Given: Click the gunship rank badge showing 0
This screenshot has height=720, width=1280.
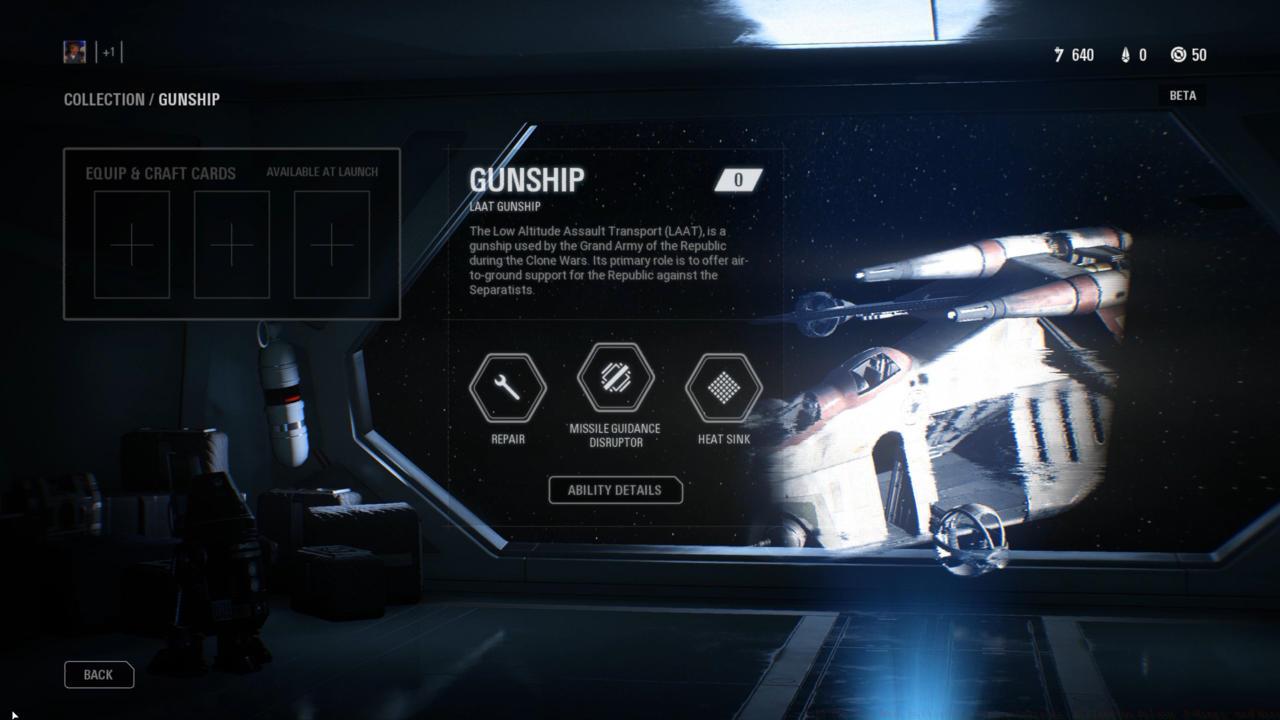Looking at the screenshot, I should click(x=738, y=180).
